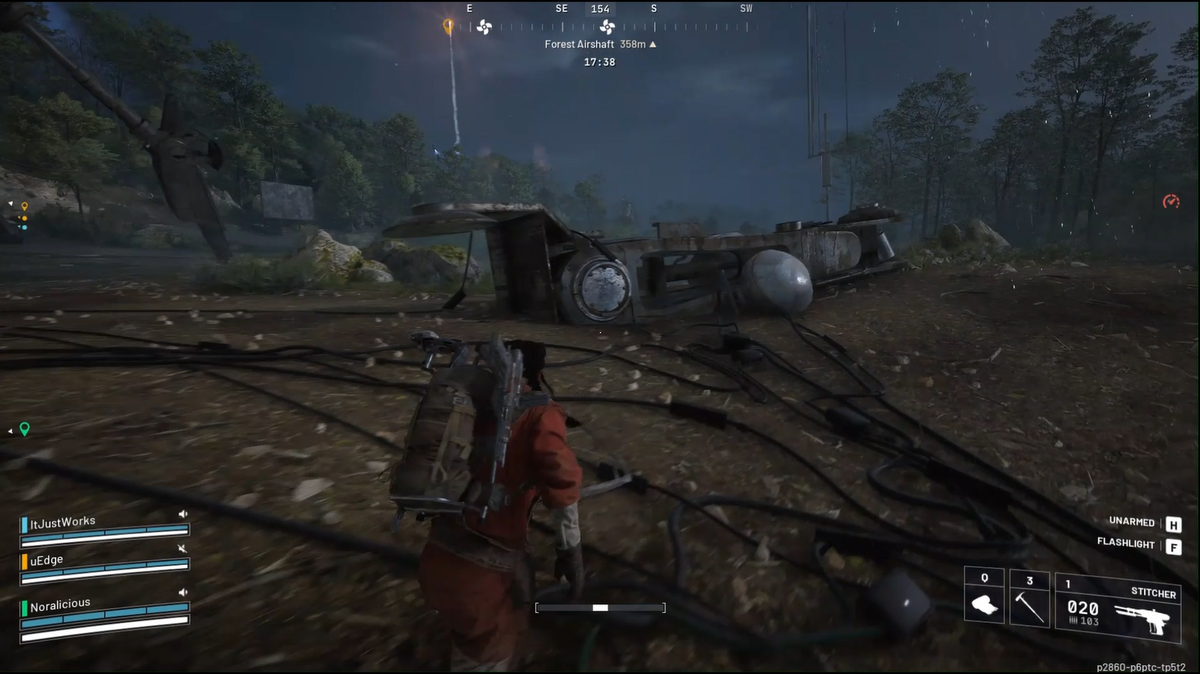1200x674 pixels.
Task: Select the bandage item slot
Action: pos(984,602)
